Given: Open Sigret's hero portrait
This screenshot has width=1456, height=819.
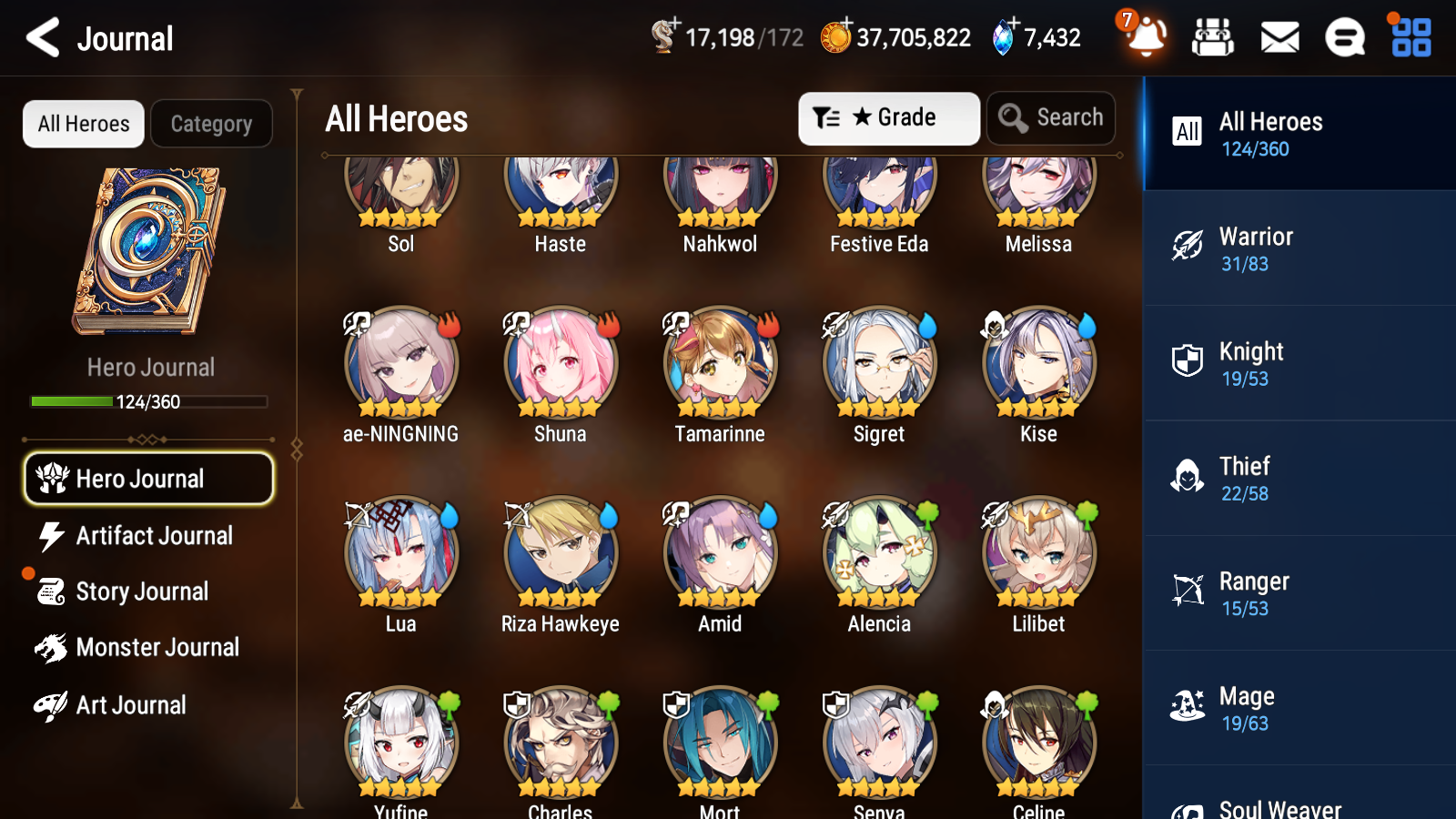Looking at the screenshot, I should pyautogui.click(x=878, y=364).
